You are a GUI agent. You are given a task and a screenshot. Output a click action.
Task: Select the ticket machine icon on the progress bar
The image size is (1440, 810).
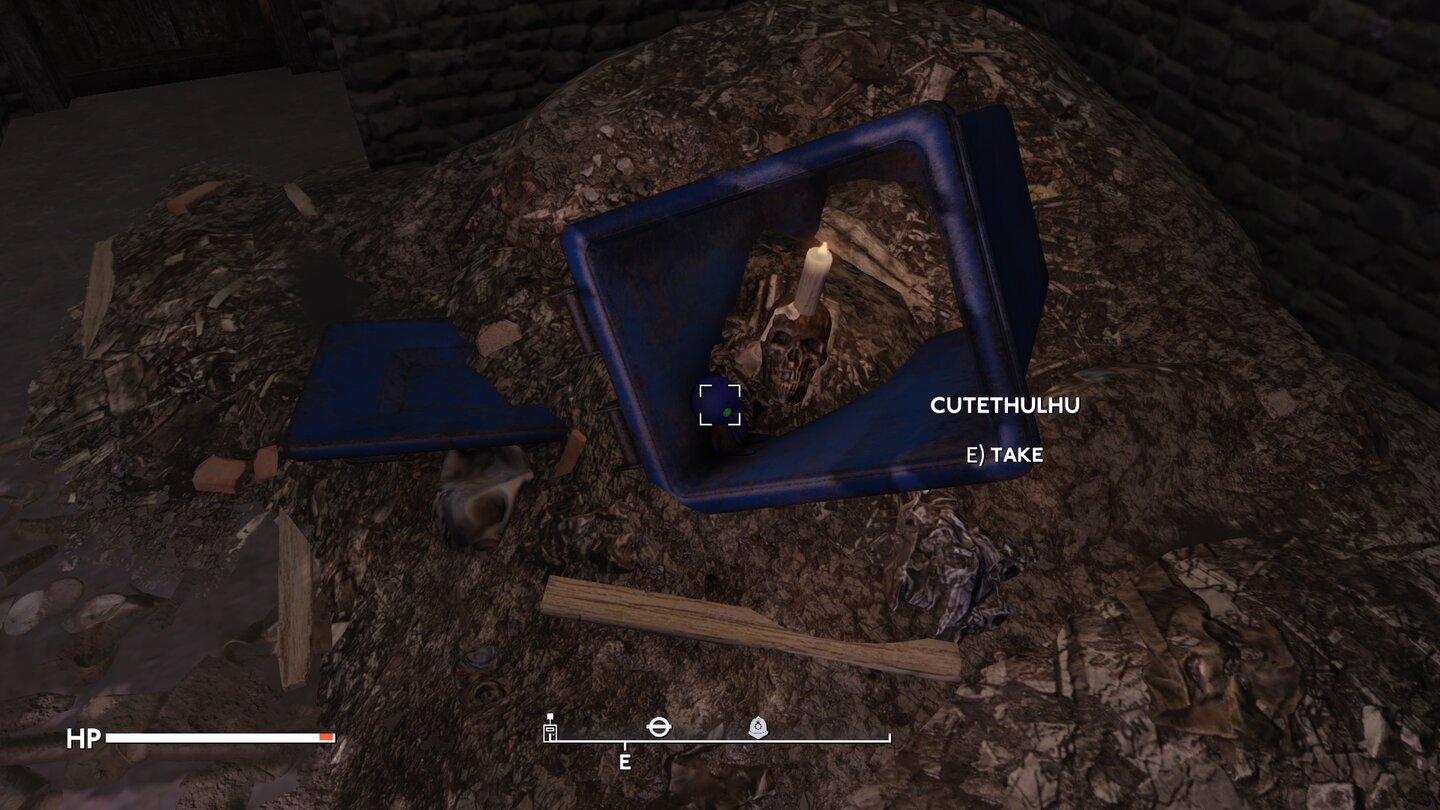(549, 732)
